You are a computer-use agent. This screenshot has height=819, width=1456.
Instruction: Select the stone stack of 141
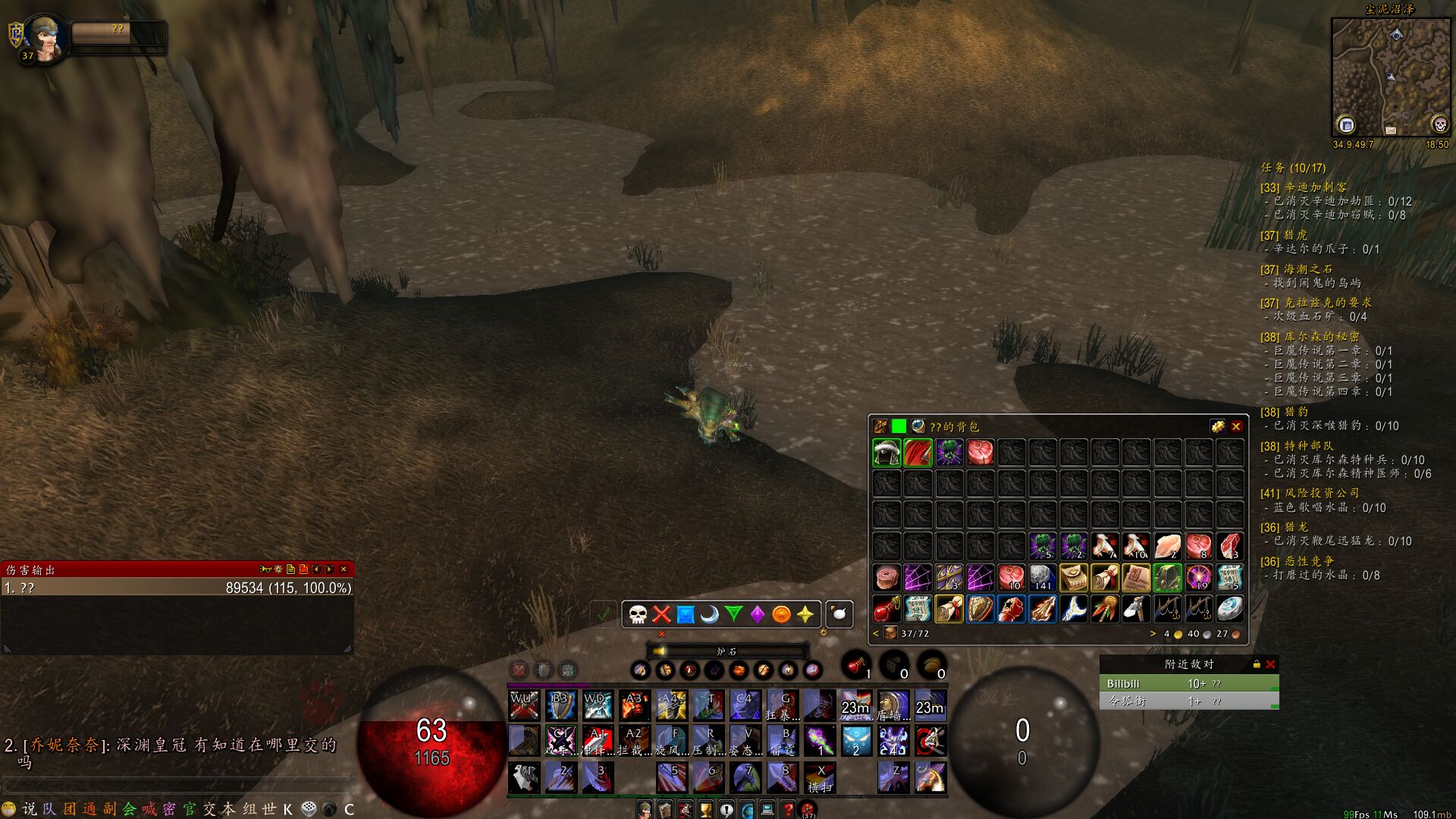point(1042,578)
